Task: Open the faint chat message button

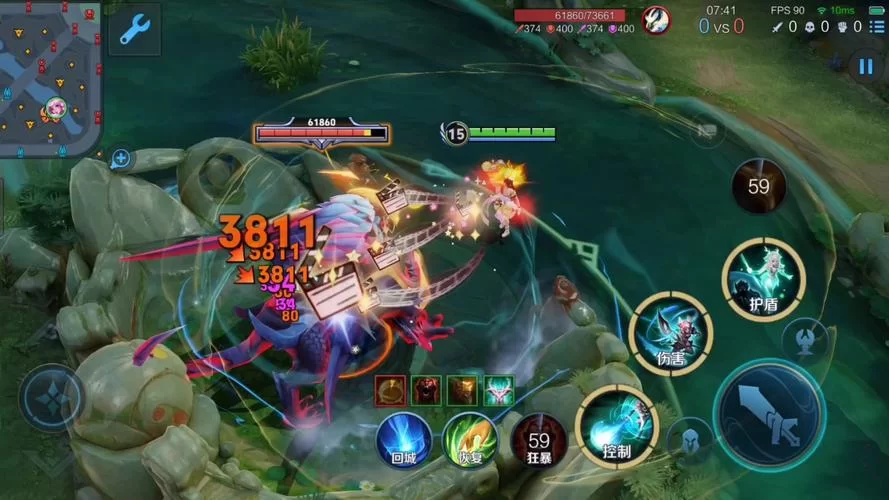Action: (x=707, y=131)
